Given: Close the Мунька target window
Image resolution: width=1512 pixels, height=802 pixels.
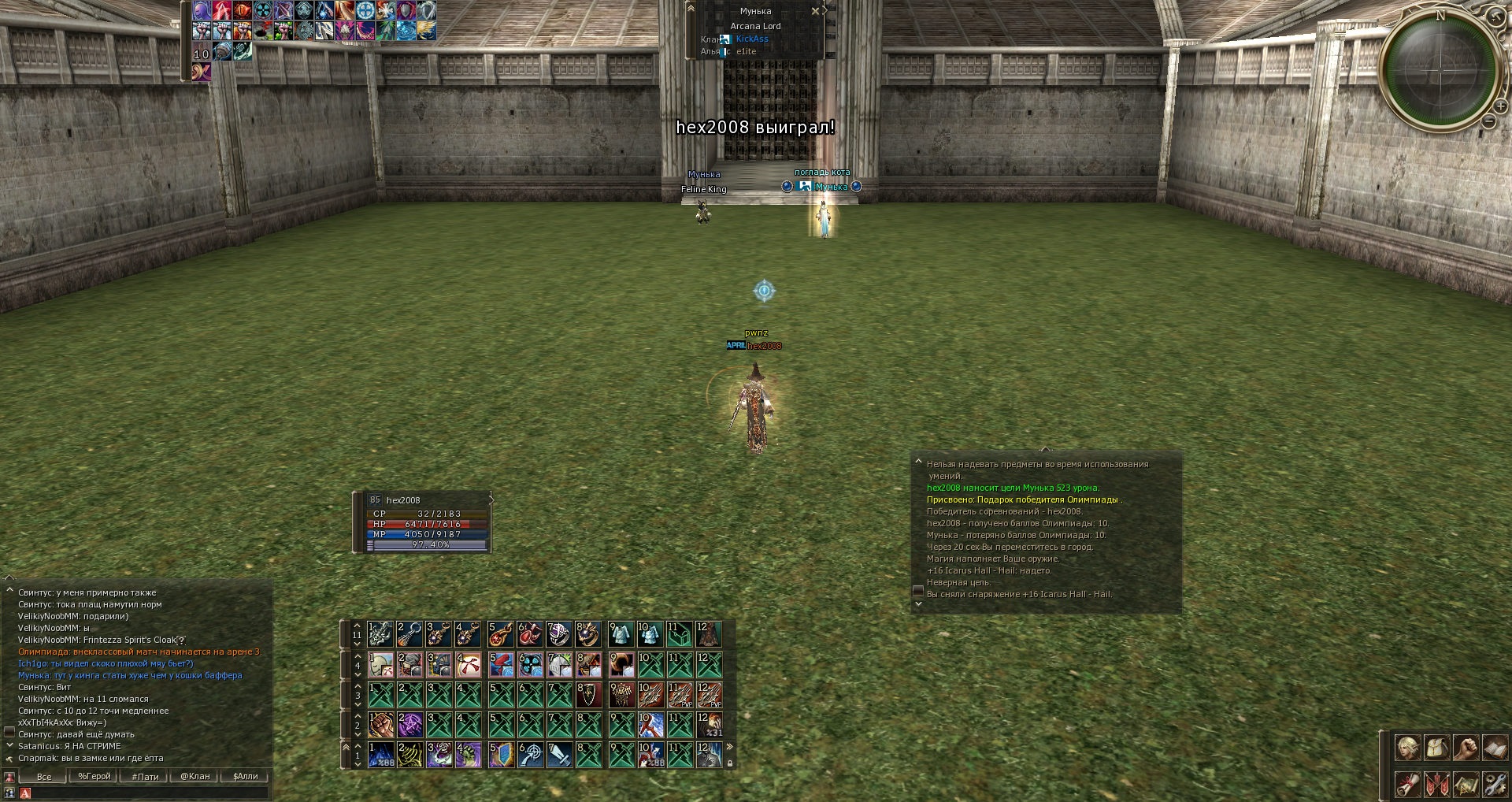Looking at the screenshot, I should 815,11.
